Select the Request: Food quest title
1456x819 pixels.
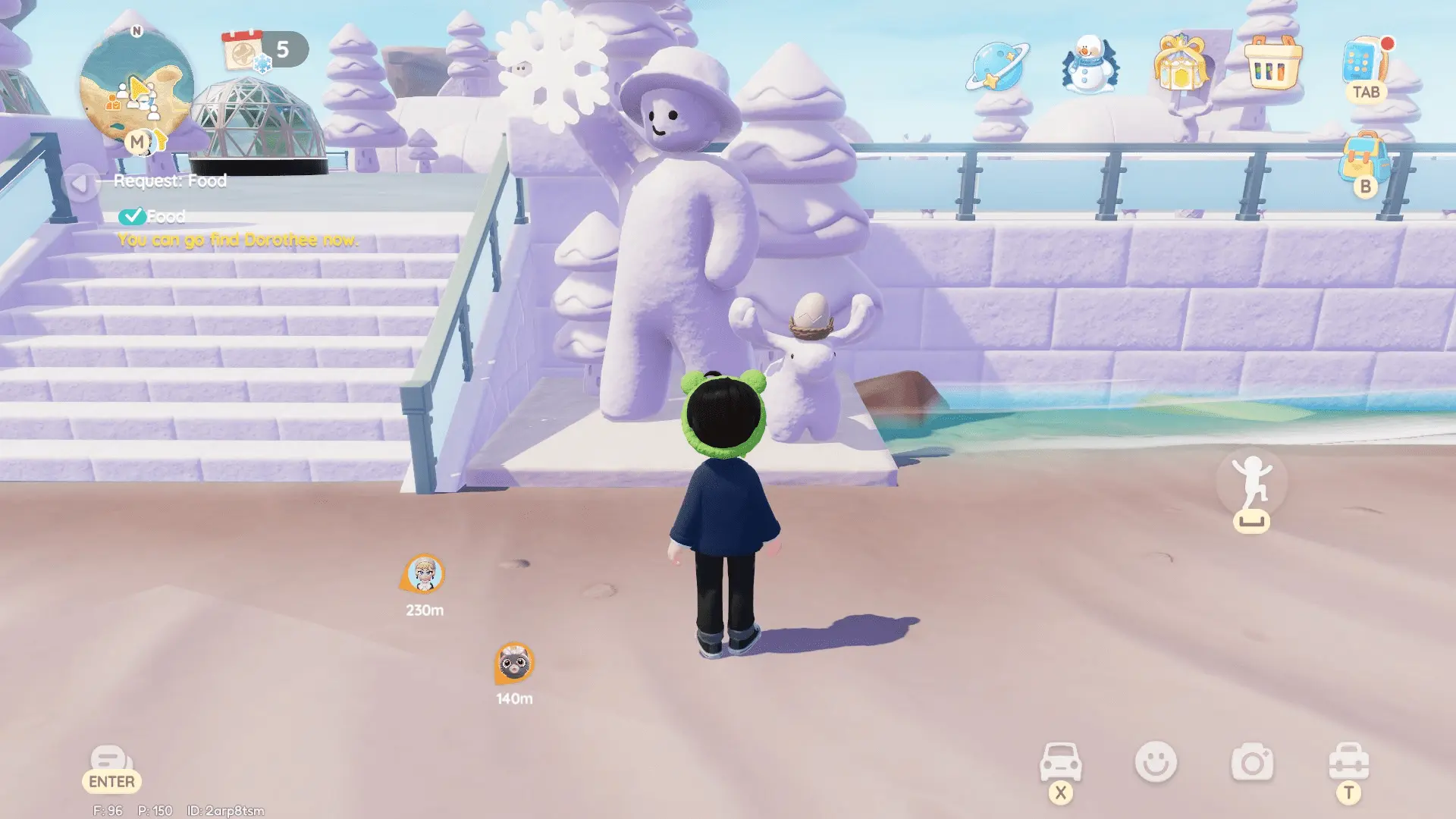[x=171, y=180]
